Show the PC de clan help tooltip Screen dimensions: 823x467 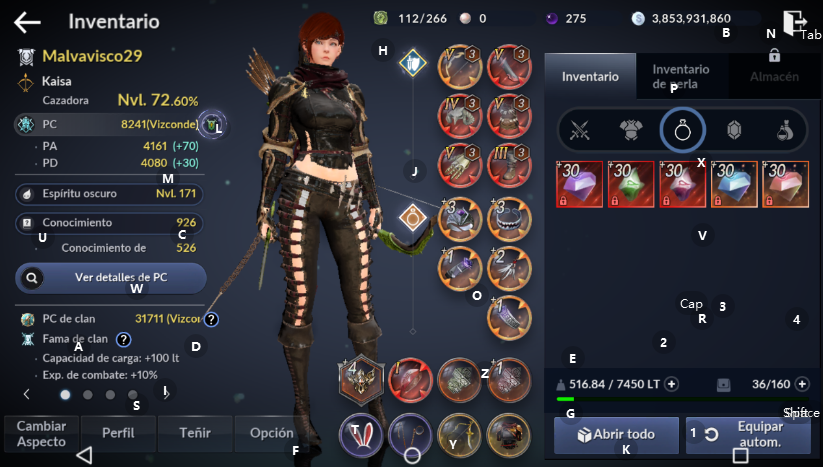(x=212, y=319)
